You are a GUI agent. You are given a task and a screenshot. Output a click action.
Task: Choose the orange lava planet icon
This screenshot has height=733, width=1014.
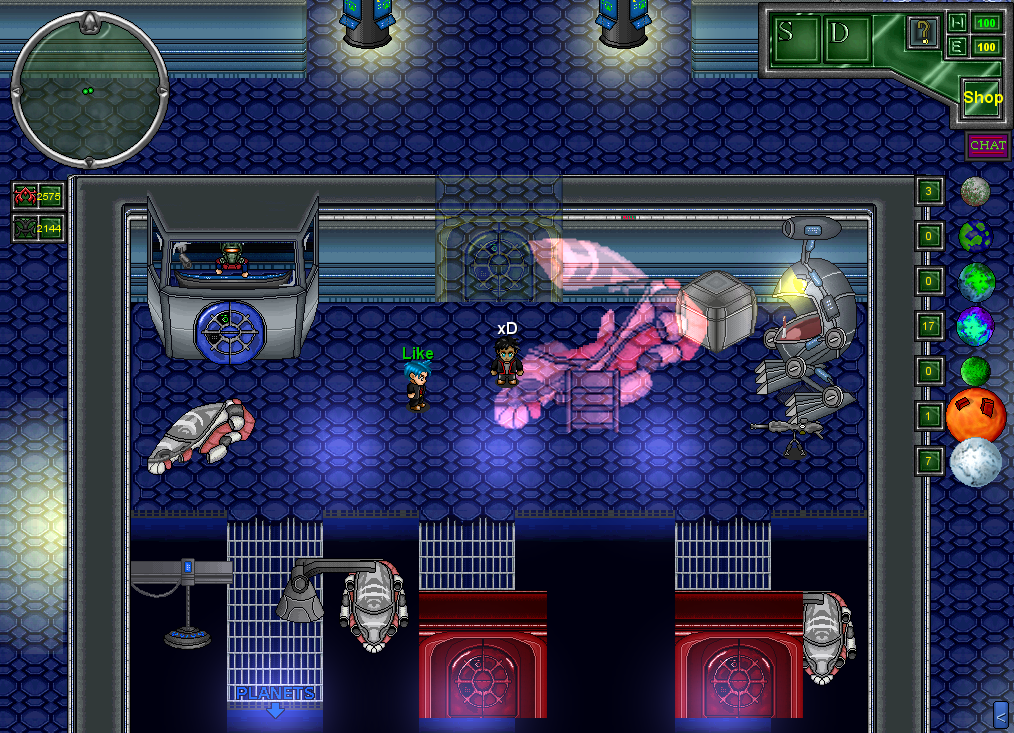point(975,415)
